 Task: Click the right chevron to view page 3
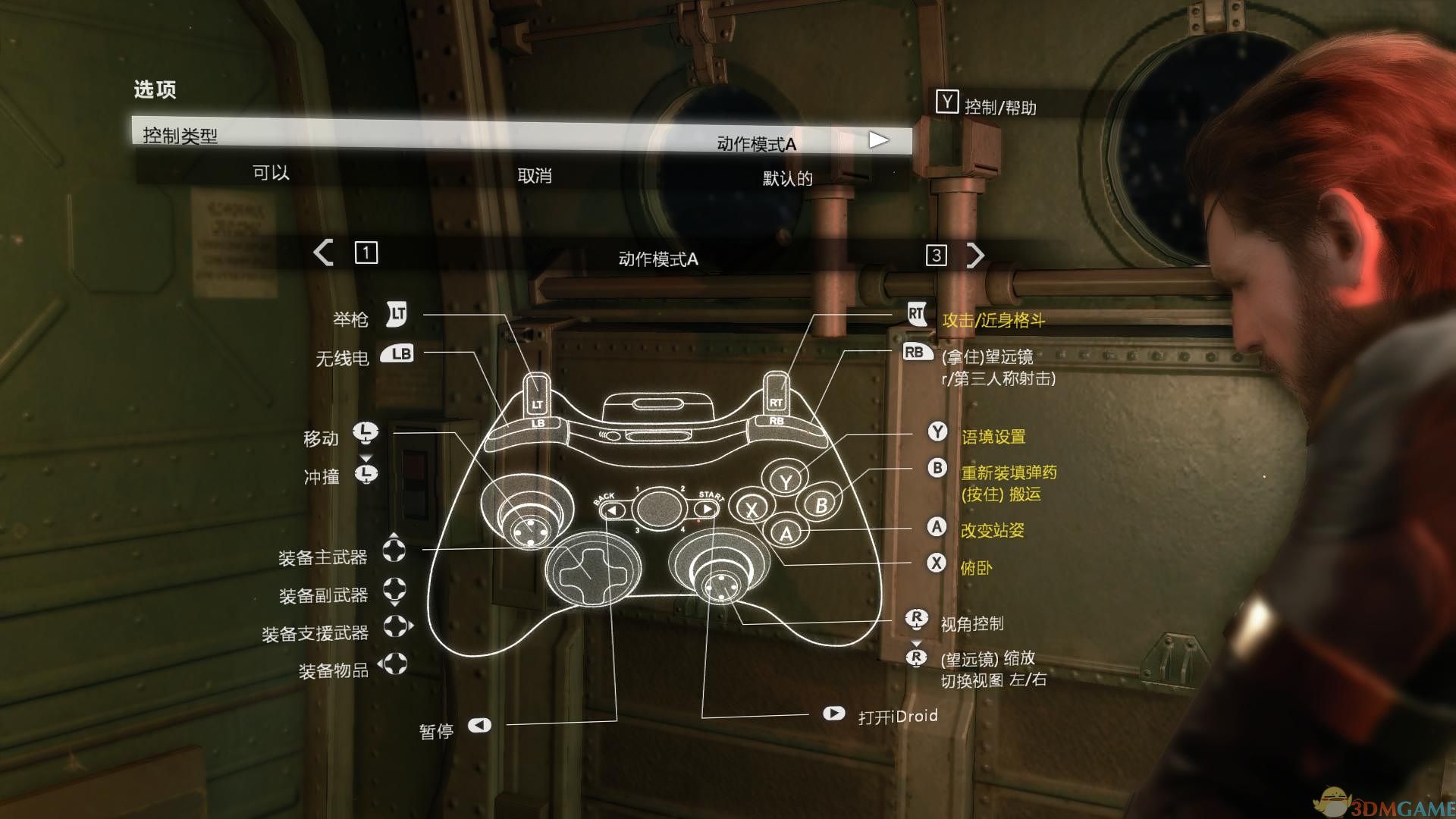point(977,255)
